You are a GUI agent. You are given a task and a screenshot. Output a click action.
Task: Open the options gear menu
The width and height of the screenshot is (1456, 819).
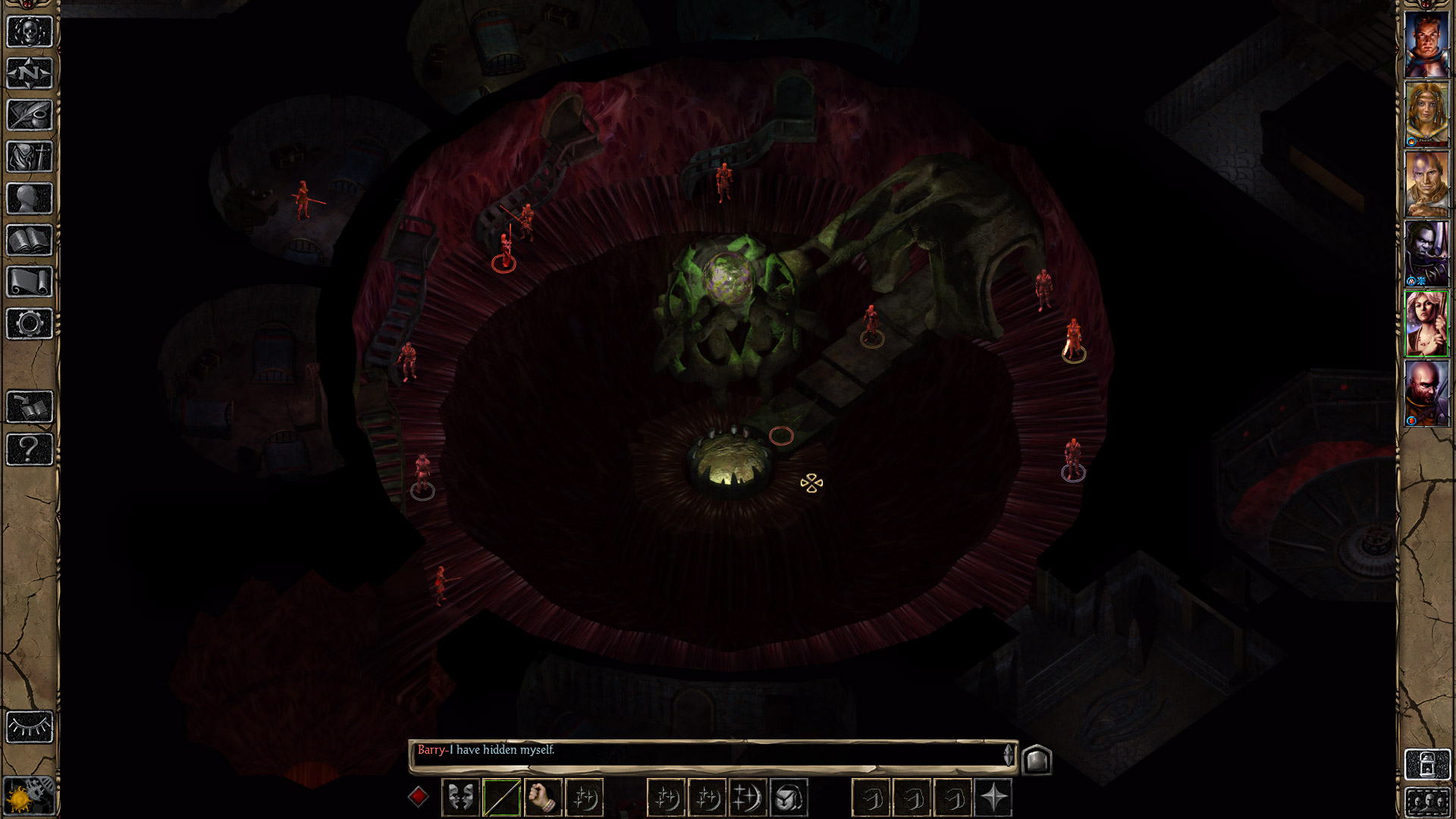pos(30,324)
